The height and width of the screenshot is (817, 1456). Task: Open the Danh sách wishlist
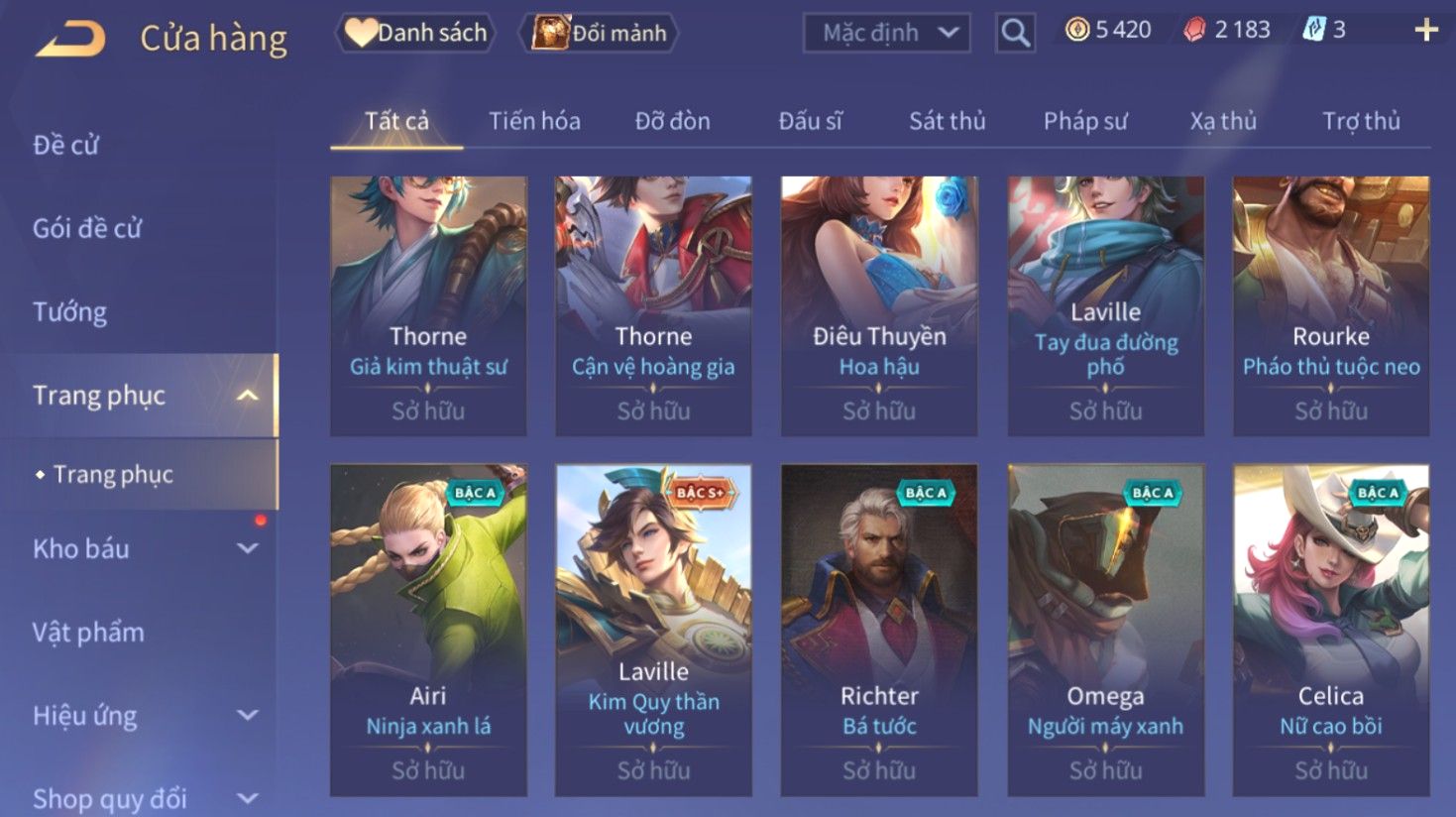416,33
